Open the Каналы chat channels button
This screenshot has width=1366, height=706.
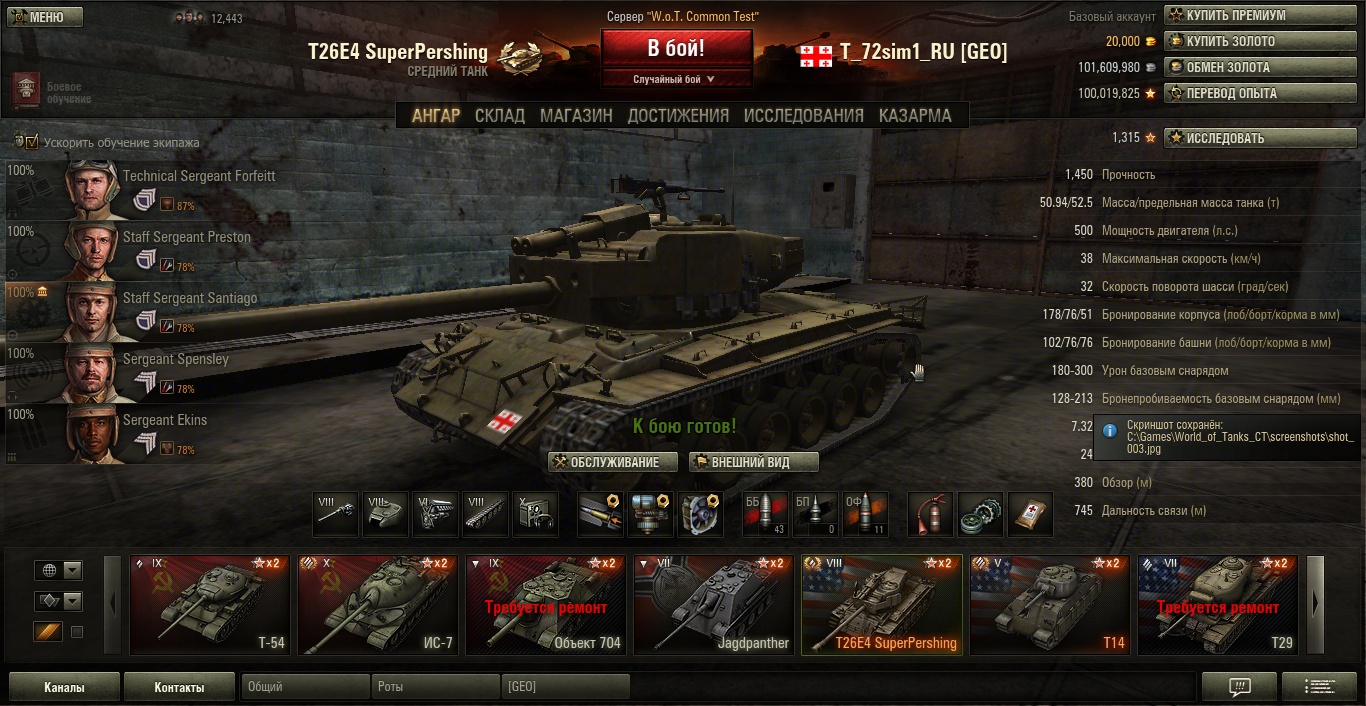[x=64, y=687]
